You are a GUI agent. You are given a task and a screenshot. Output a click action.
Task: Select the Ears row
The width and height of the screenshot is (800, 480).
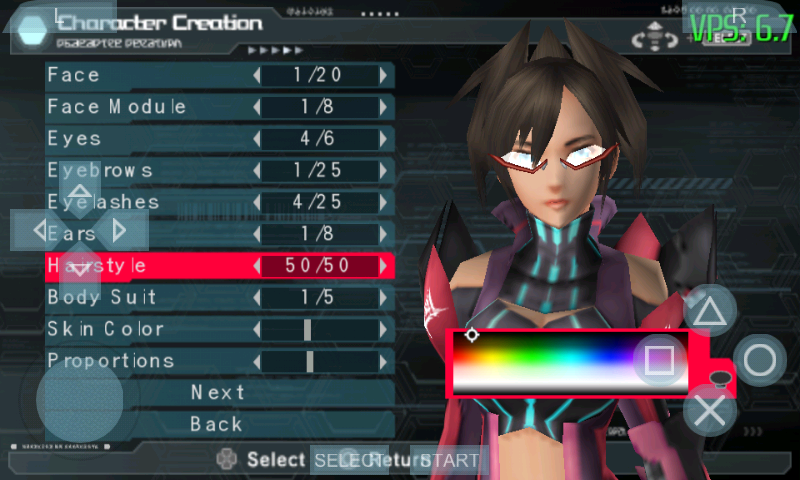150,234
